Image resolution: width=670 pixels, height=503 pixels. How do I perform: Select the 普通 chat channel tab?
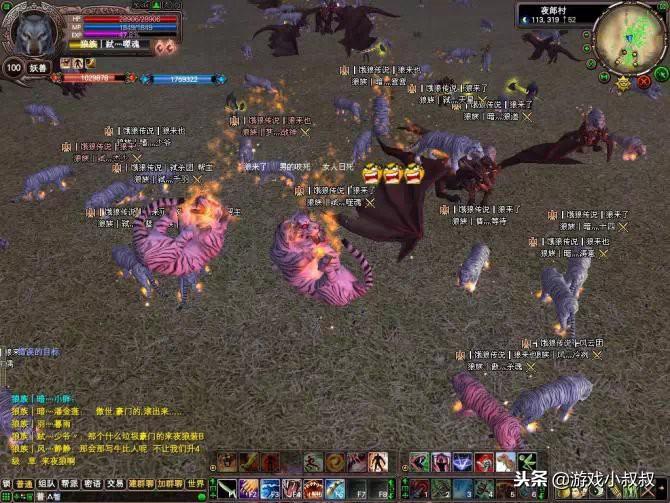[23, 483]
